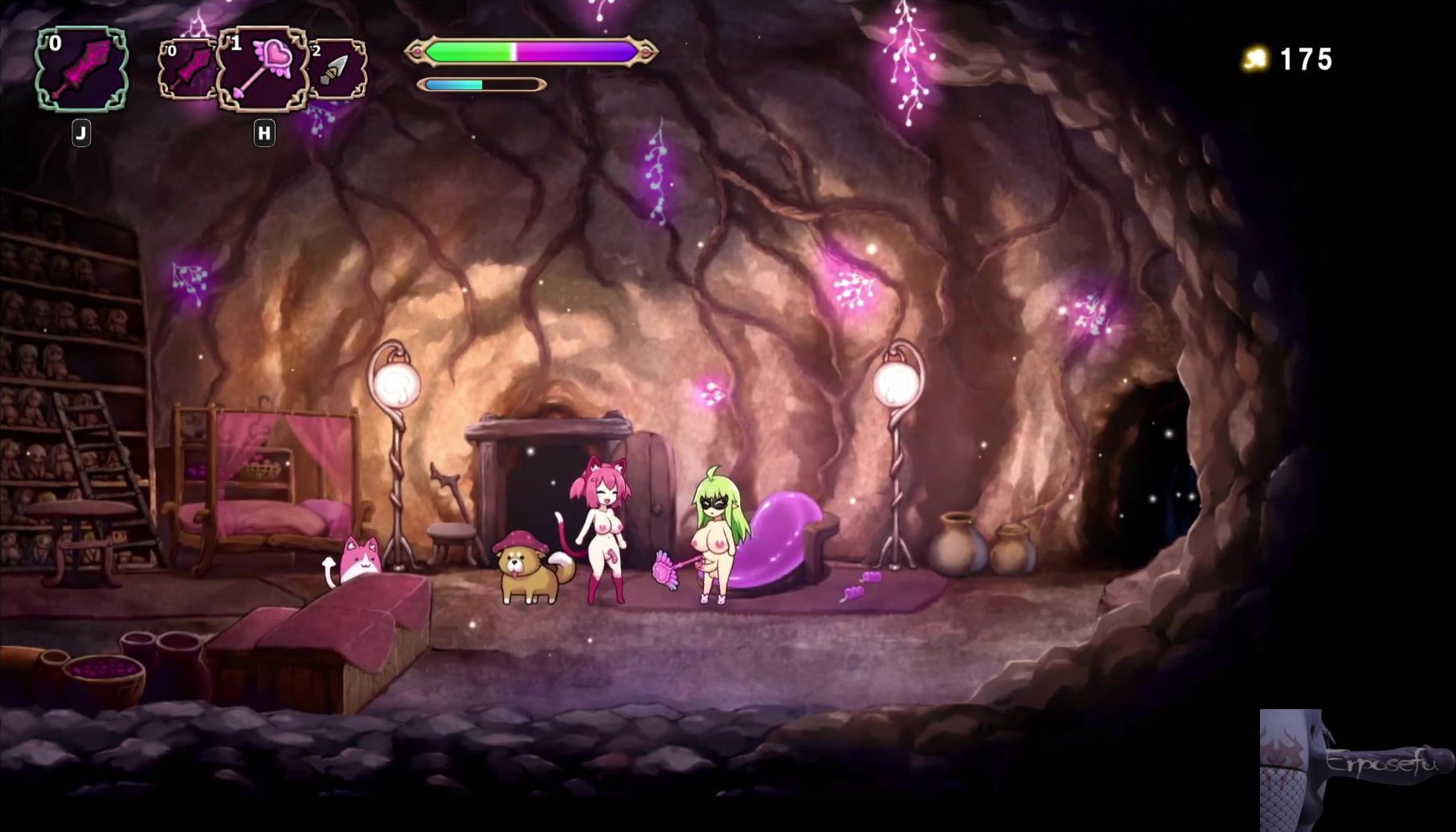Select the large crimson sword weapon slot
The height and width of the screenshot is (832, 1456).
81,68
